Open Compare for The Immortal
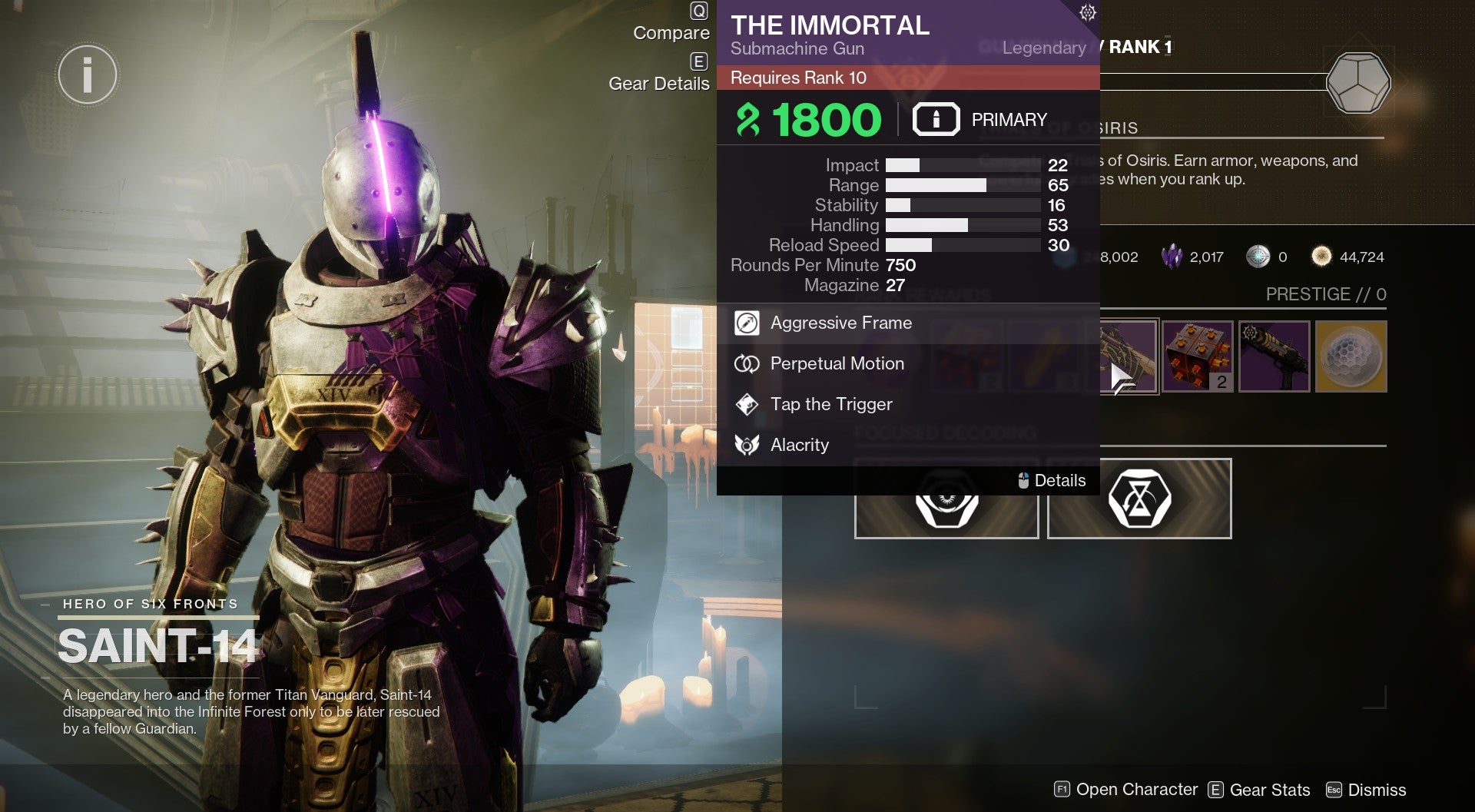 671,33
